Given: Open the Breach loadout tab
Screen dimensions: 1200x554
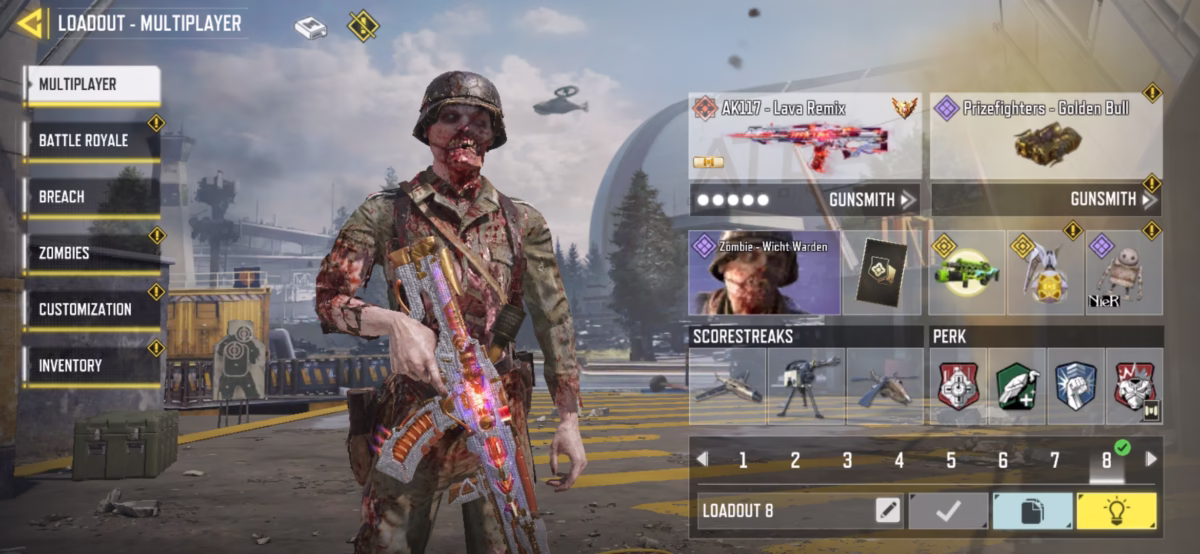Looking at the screenshot, I should 92,197.
